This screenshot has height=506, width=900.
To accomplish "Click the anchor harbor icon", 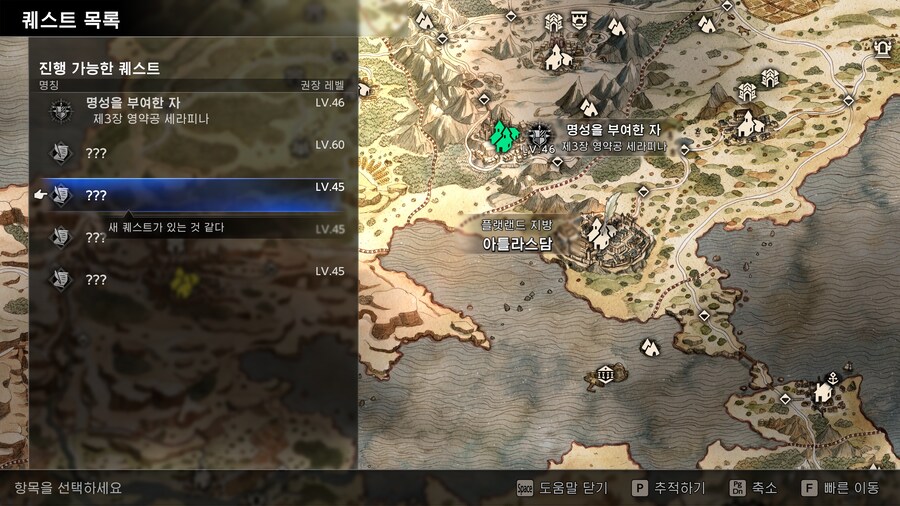I will point(830,377).
